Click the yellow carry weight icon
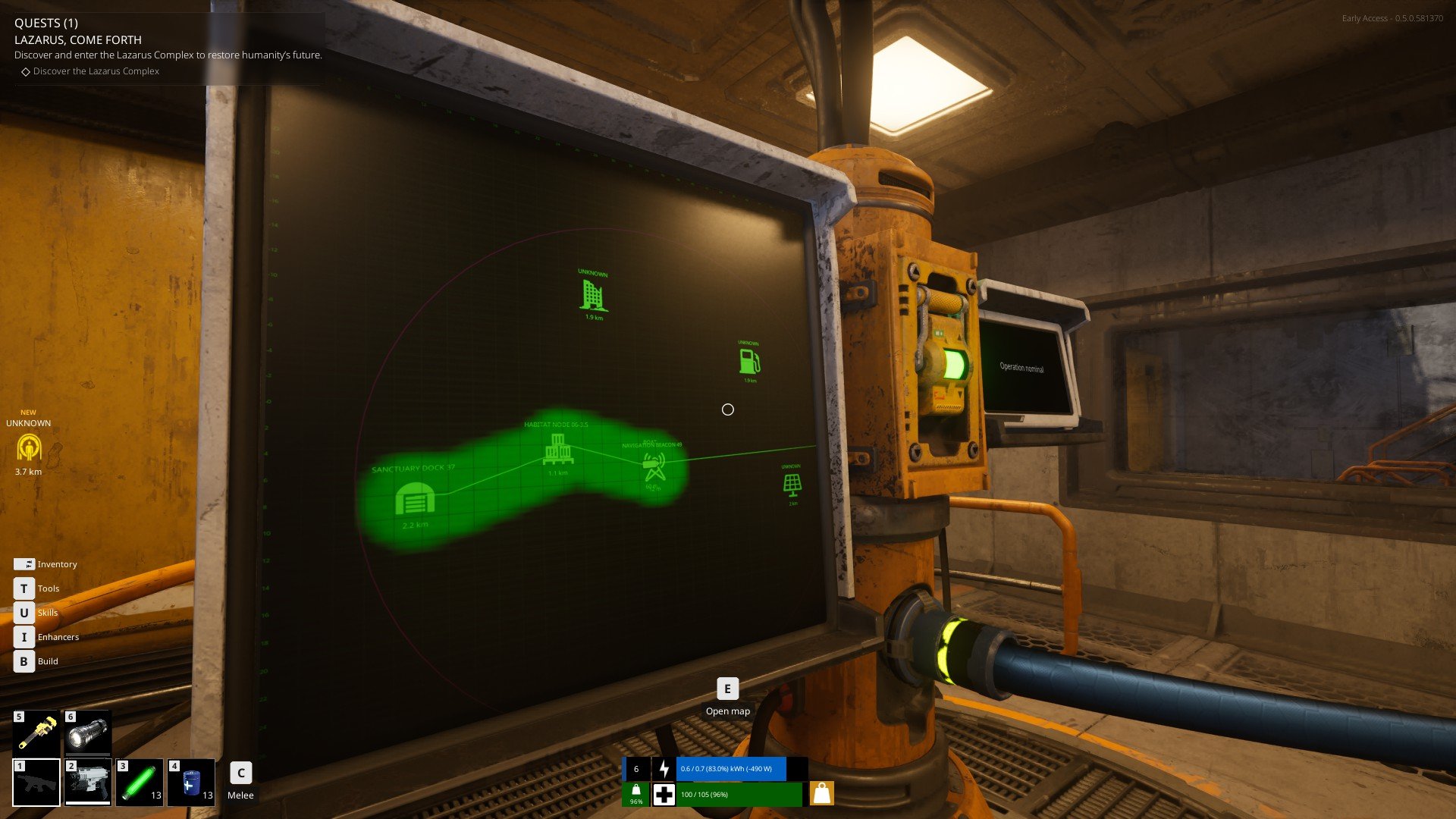Screen dimensions: 1456x819 click(822, 793)
